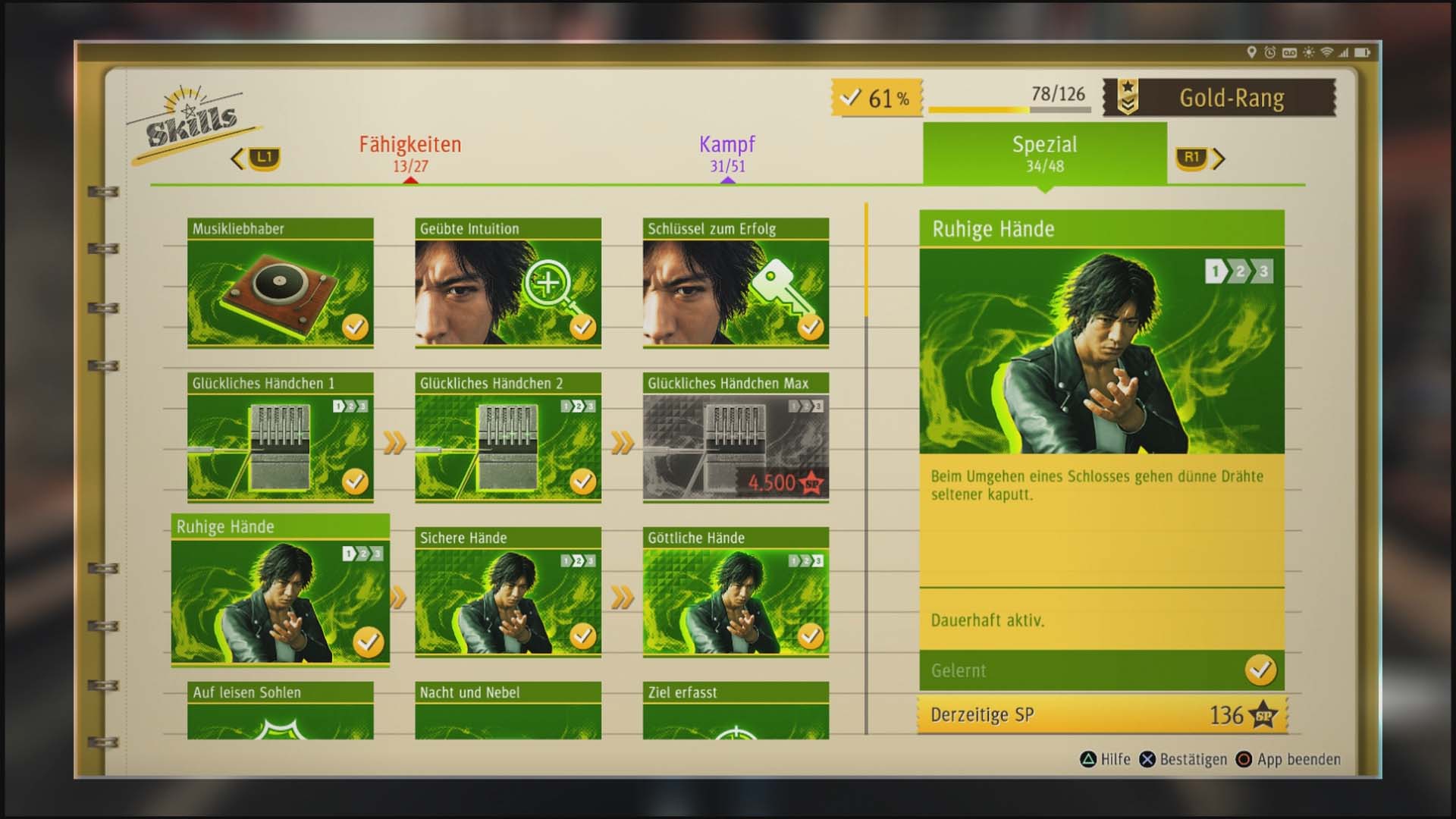Select the Glückliches Händchen 2 tile
The image size is (1456, 819).
(x=507, y=438)
